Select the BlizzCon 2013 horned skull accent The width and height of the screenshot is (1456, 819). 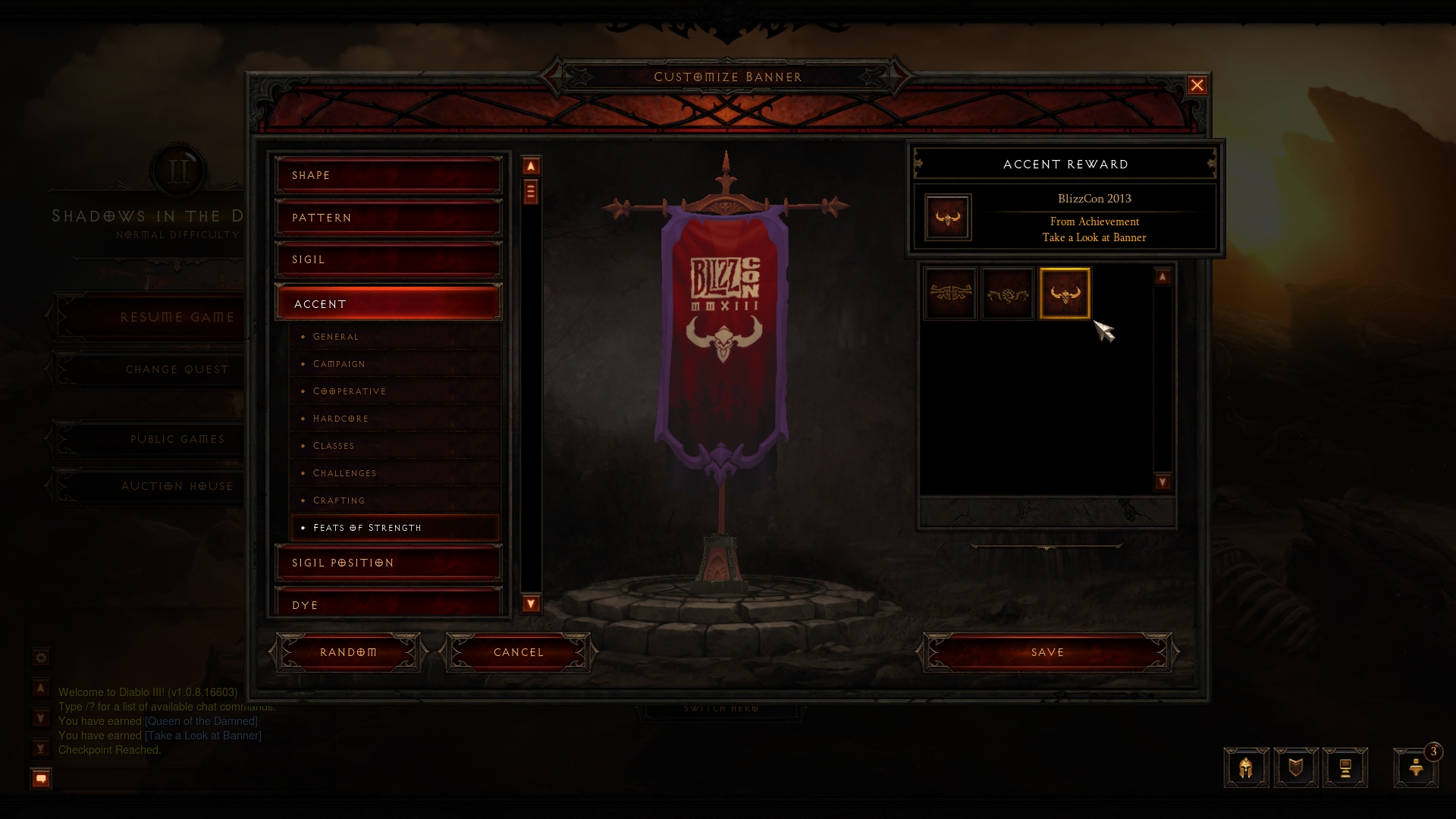pos(1065,293)
